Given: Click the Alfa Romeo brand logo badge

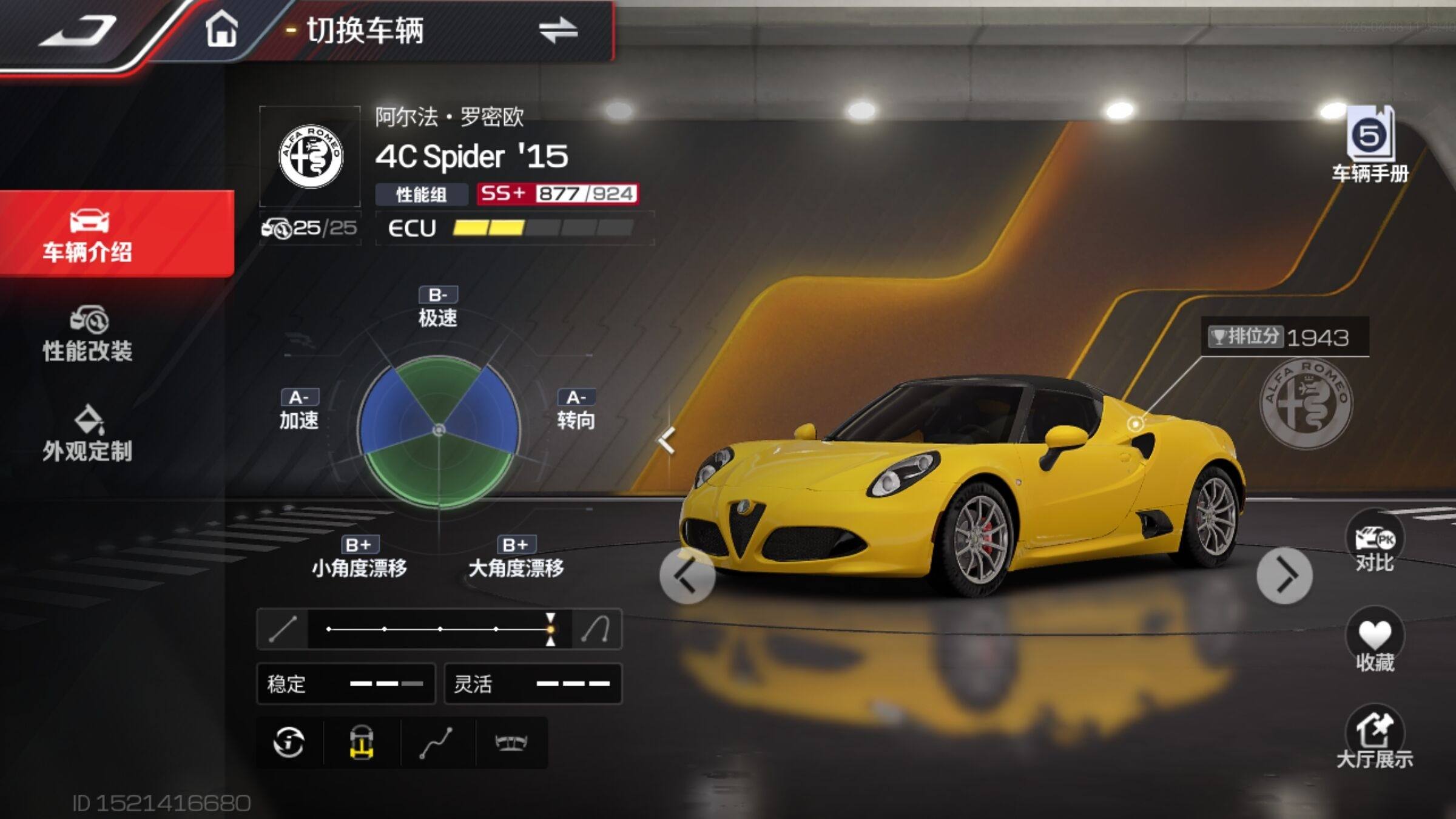Looking at the screenshot, I should pos(311,157).
